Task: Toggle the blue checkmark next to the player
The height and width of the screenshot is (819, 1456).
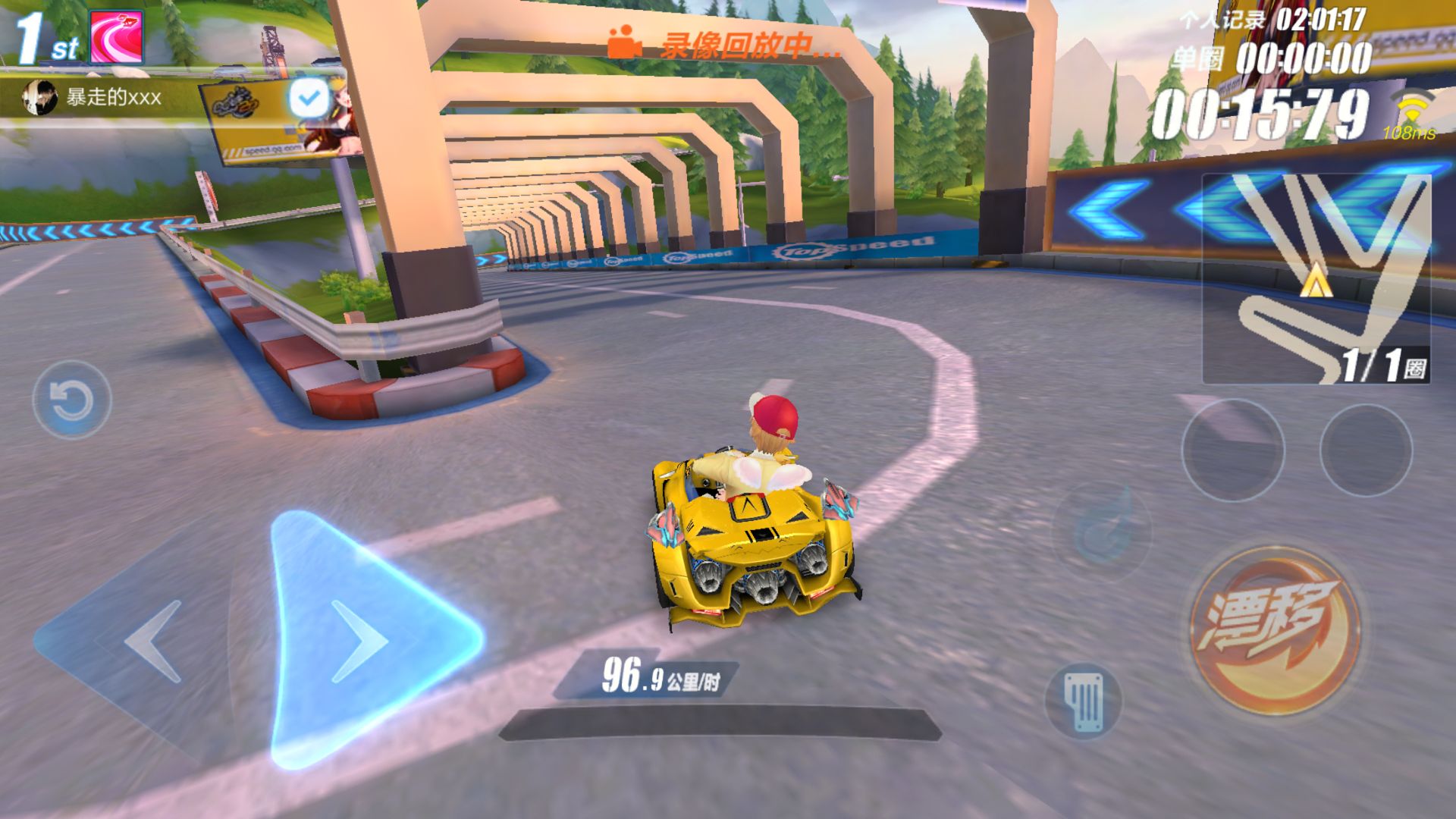Action: [x=309, y=97]
